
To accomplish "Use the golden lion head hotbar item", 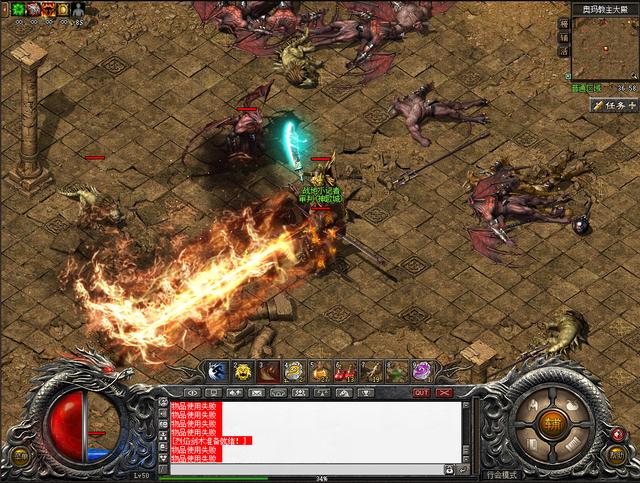I will click(x=243, y=371).
